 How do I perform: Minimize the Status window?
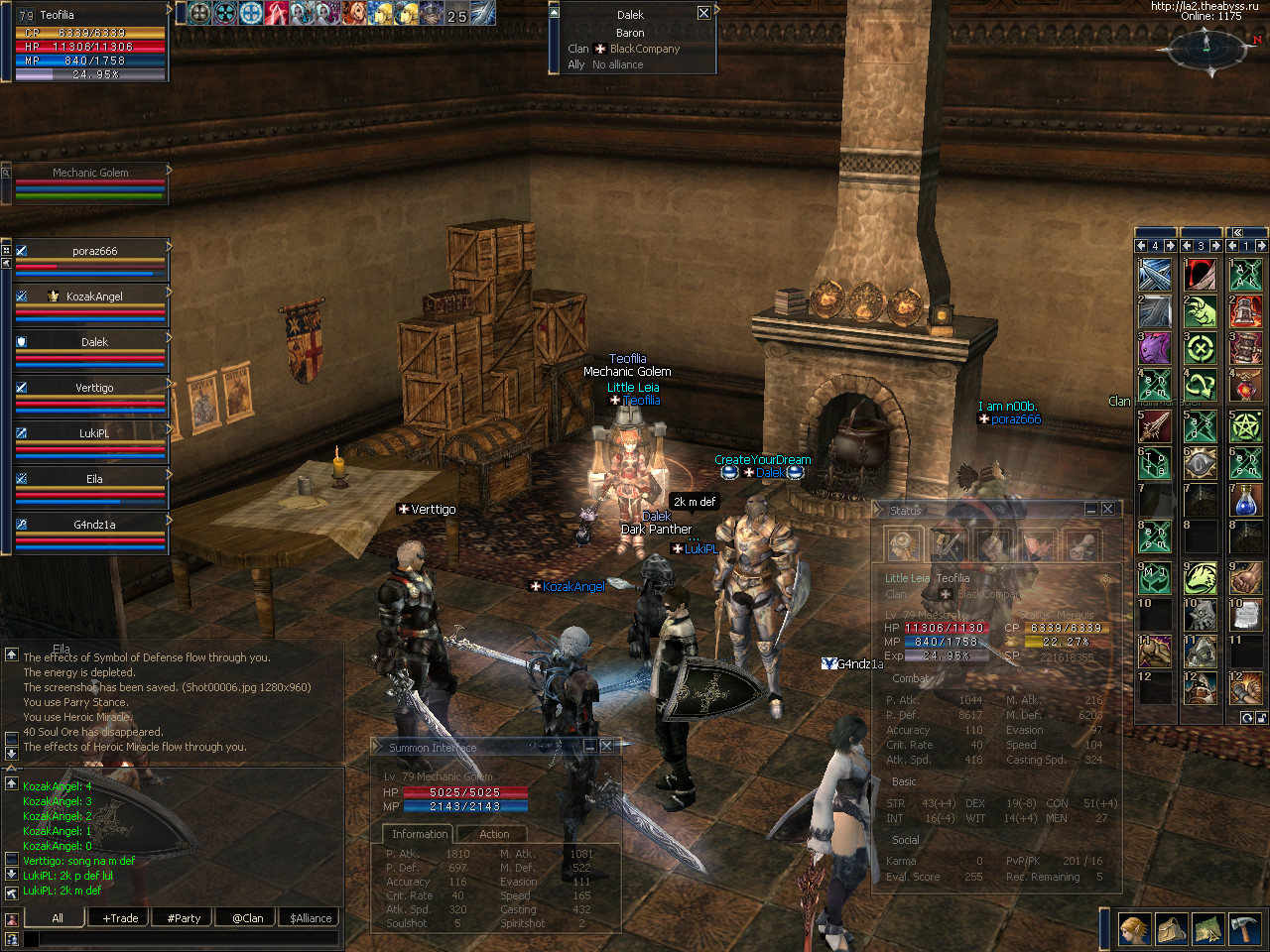1090,509
